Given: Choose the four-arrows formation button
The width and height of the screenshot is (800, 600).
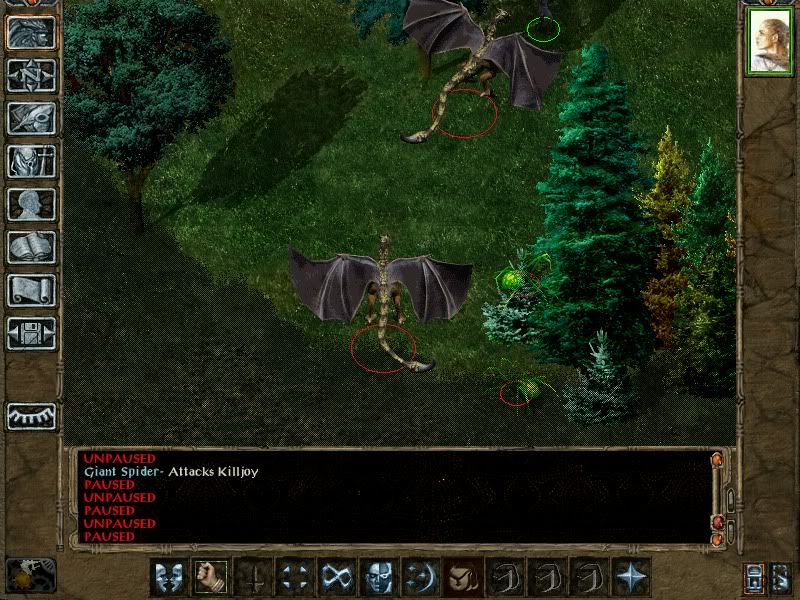Looking at the screenshot, I should coord(294,576).
